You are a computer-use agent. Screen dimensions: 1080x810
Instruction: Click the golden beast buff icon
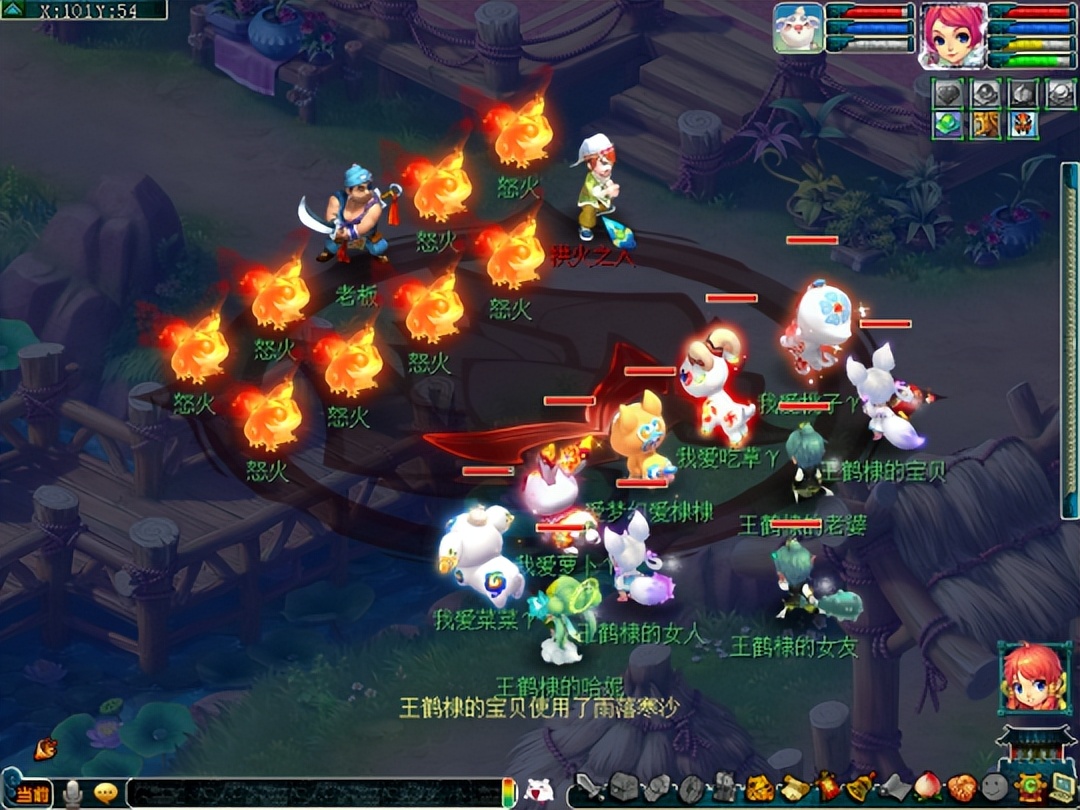[985, 125]
